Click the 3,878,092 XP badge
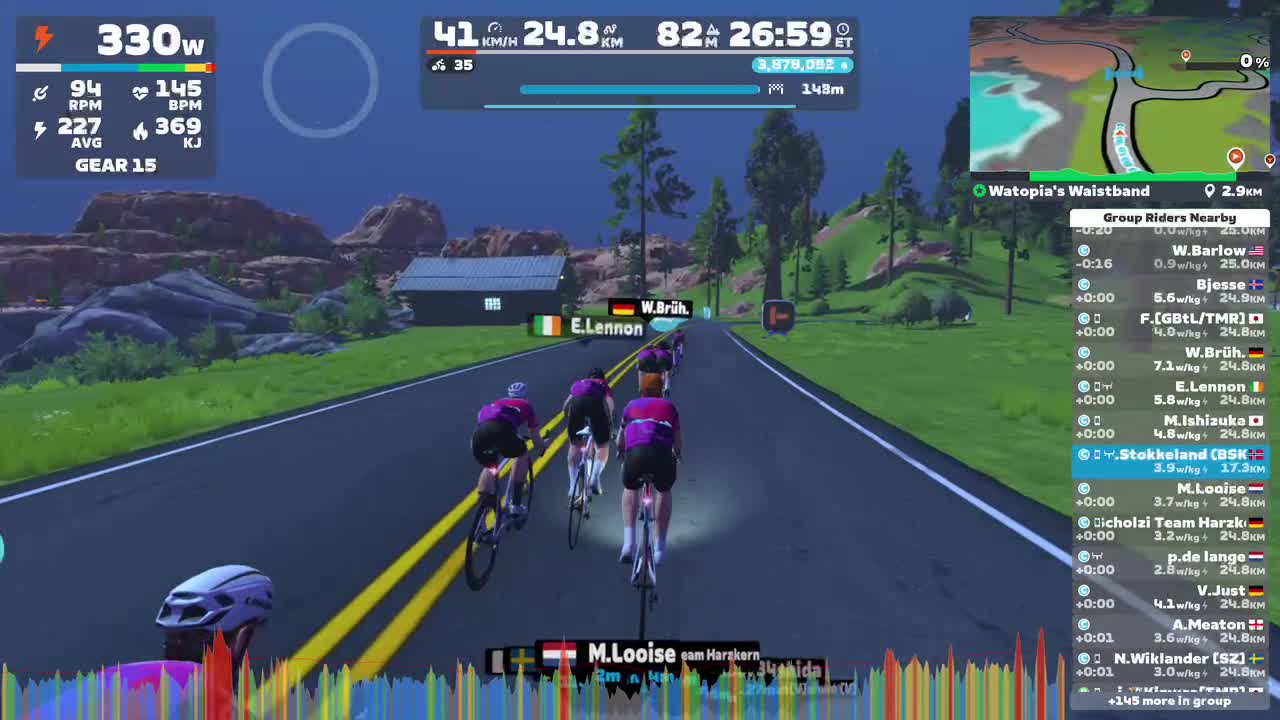The image size is (1280, 720). coord(799,65)
